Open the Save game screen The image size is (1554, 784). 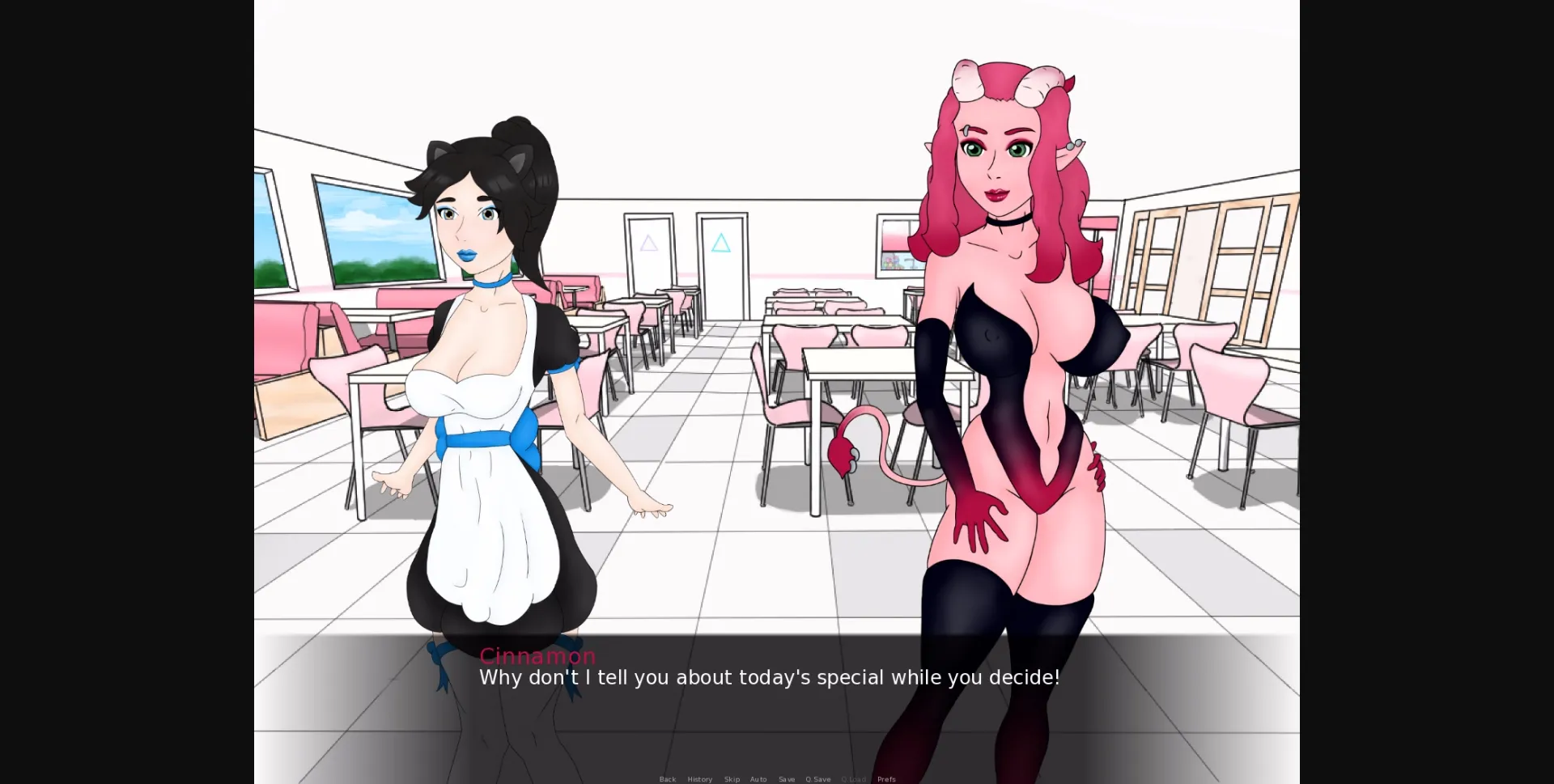(x=787, y=779)
